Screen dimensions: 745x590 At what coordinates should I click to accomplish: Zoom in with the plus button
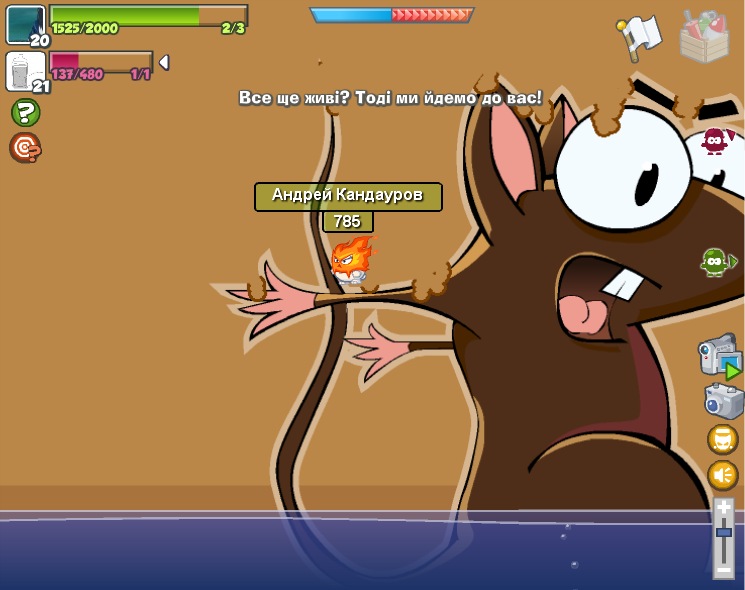[724, 508]
